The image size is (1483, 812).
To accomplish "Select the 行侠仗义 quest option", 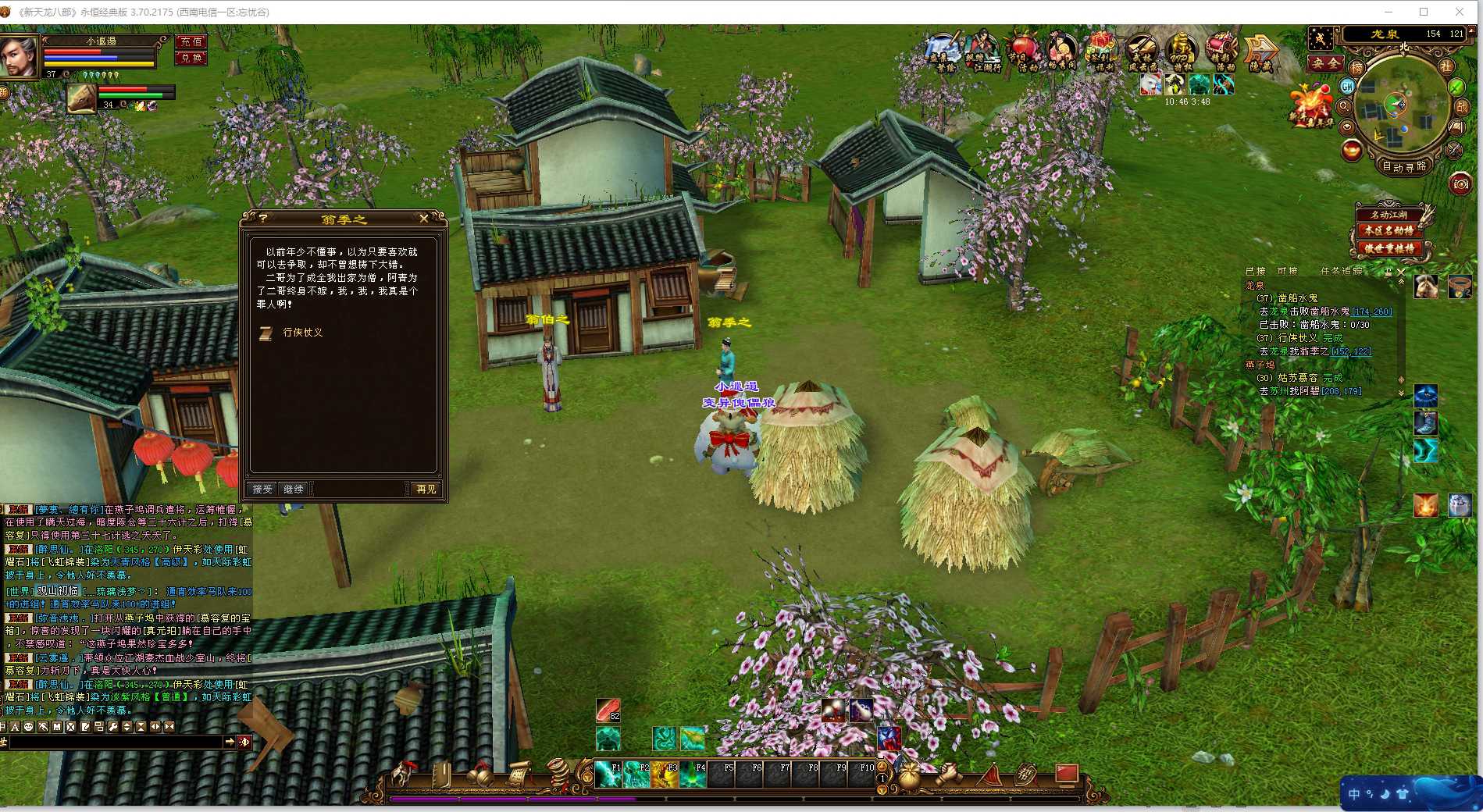I will click(302, 333).
